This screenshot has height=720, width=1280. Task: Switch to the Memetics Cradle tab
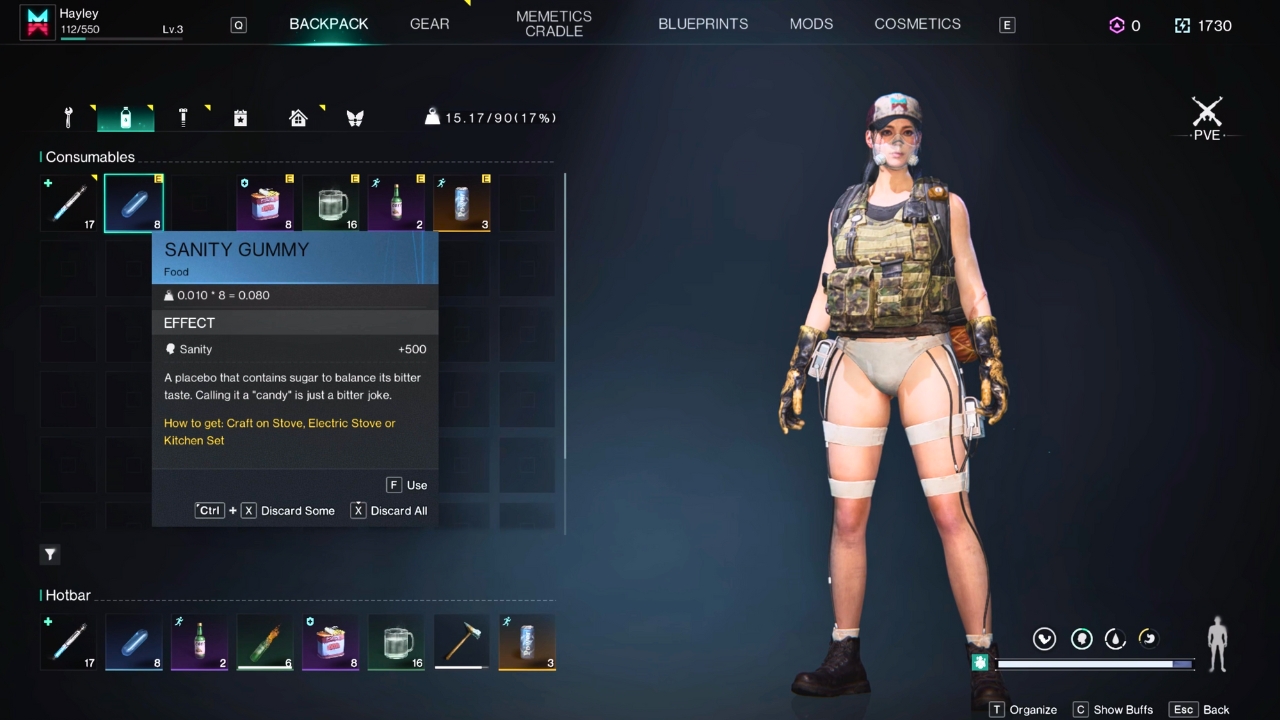[x=554, y=24]
